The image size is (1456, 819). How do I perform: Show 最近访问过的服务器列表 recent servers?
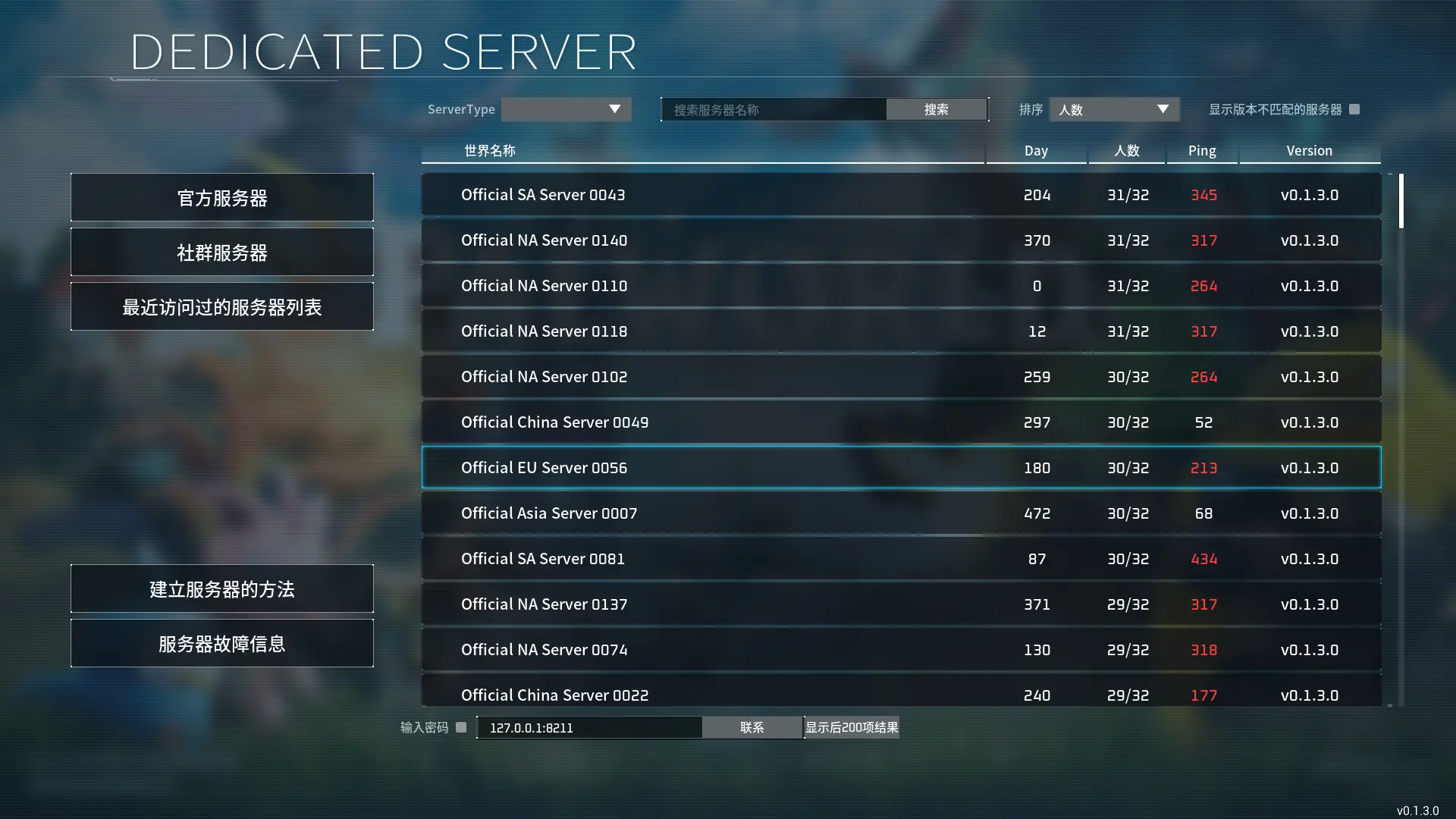(x=221, y=307)
